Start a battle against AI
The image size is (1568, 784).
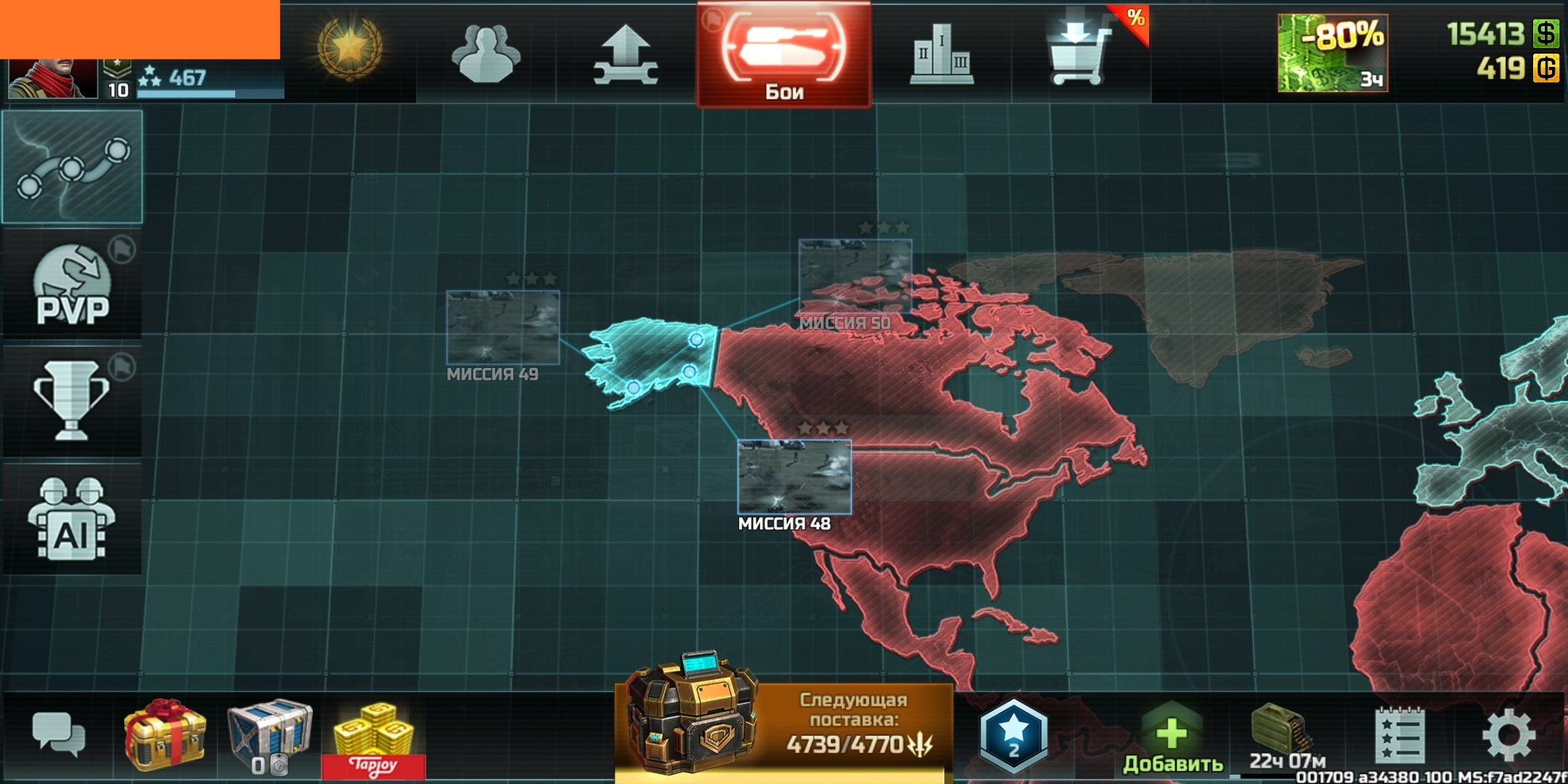coord(72,508)
